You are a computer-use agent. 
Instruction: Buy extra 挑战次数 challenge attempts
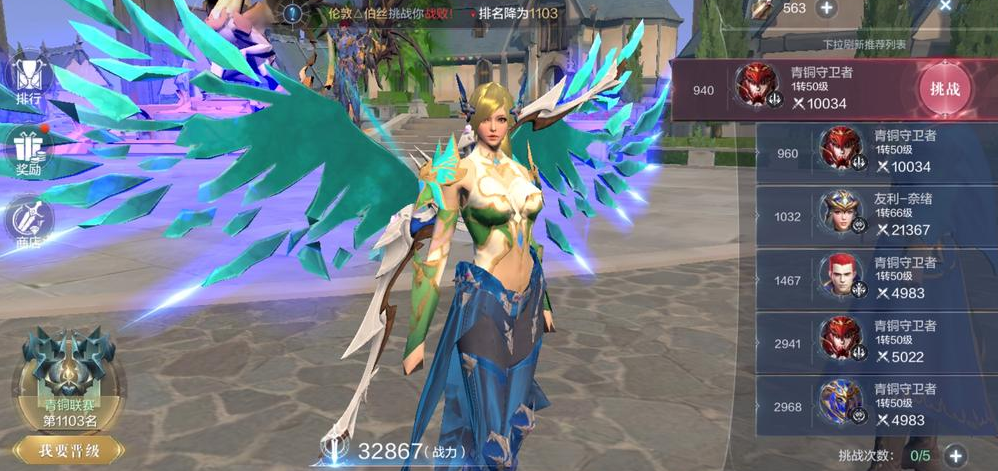(955, 456)
